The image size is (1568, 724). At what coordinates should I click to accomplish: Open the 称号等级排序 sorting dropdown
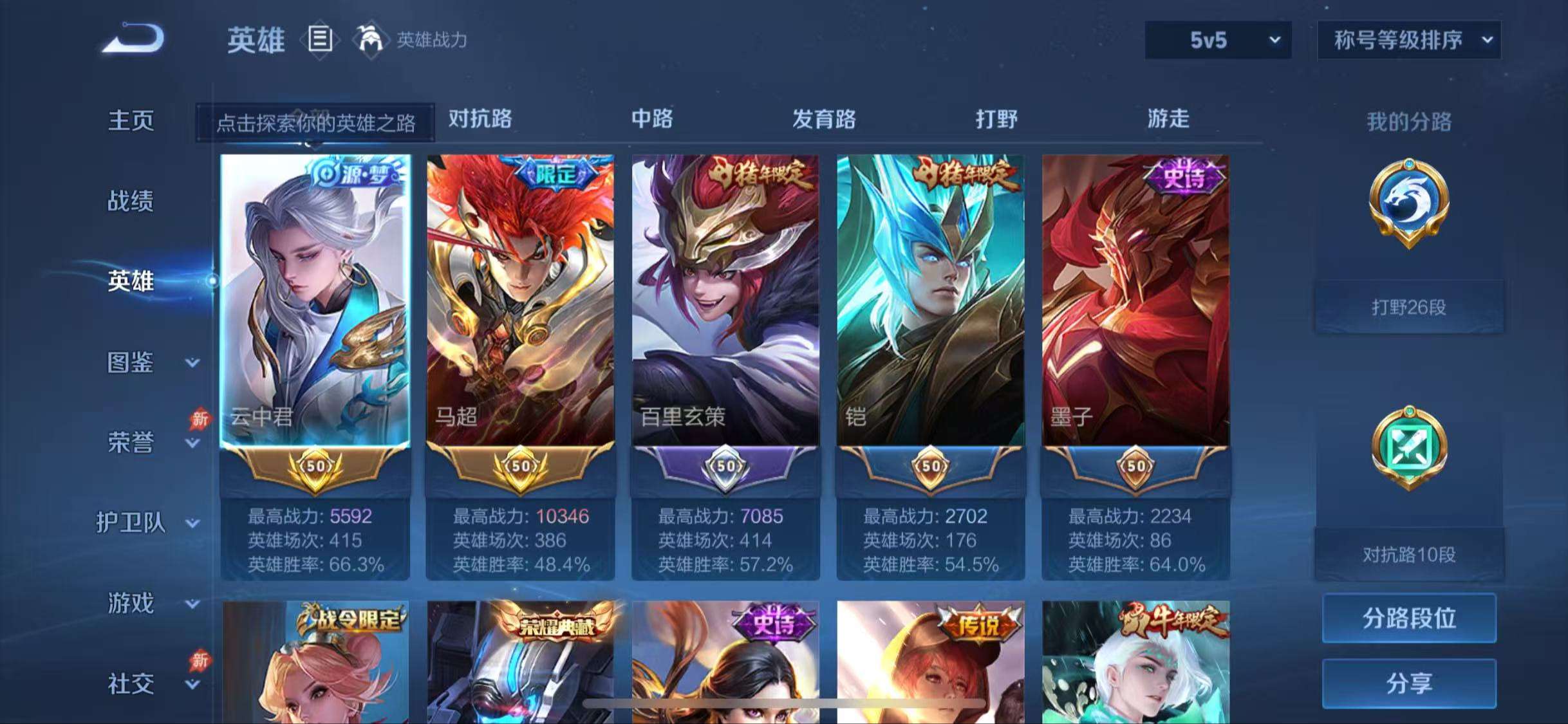tap(1408, 40)
